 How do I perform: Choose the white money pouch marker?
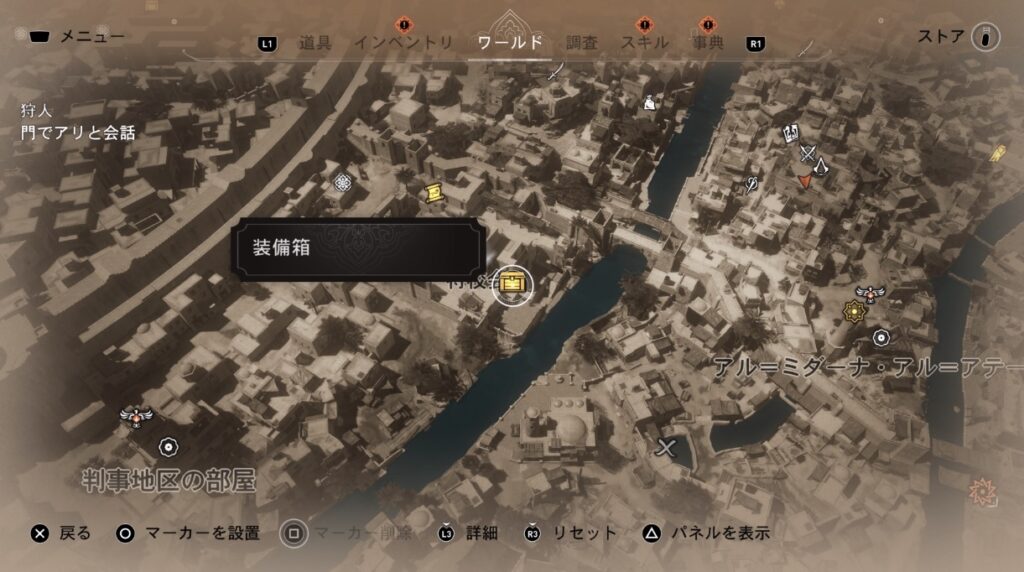click(649, 101)
